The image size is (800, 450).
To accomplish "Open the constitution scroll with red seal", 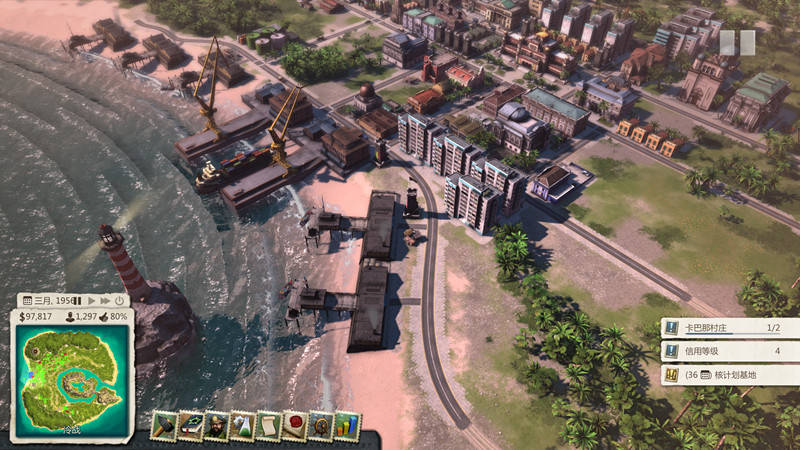I will [x=295, y=427].
